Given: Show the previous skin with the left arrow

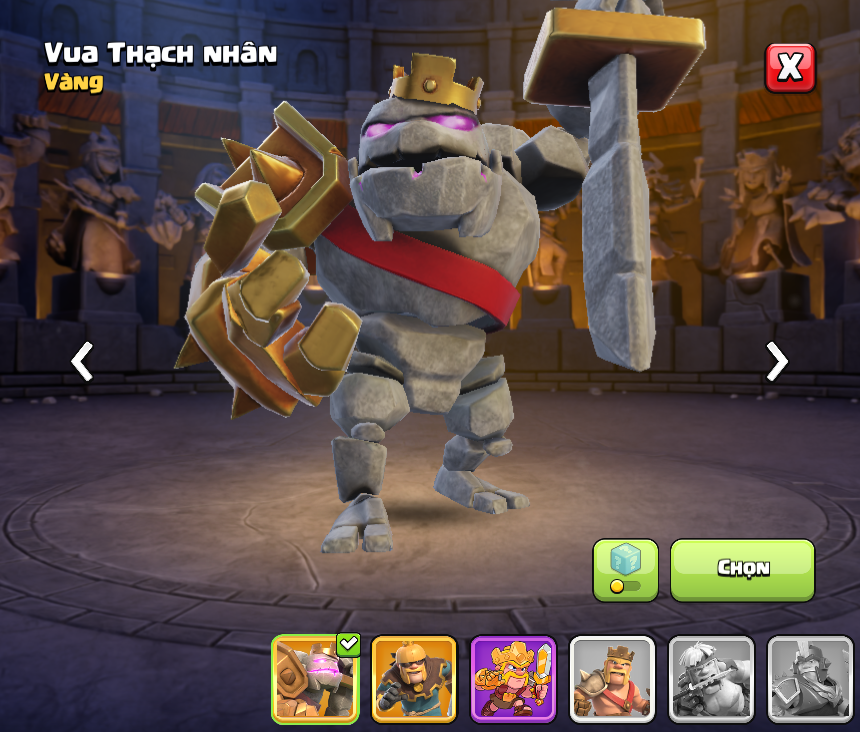Looking at the screenshot, I should click(x=82, y=361).
